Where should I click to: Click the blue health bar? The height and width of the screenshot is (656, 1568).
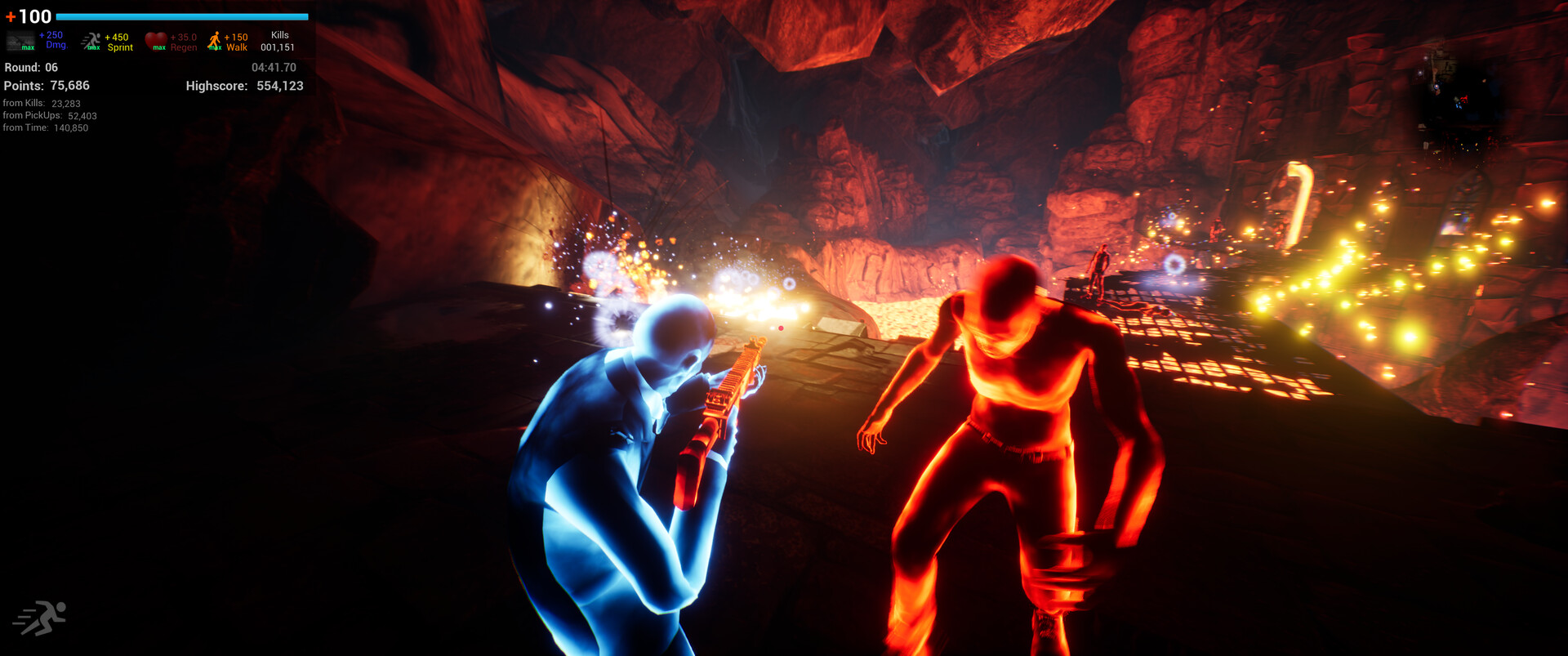coord(184,16)
